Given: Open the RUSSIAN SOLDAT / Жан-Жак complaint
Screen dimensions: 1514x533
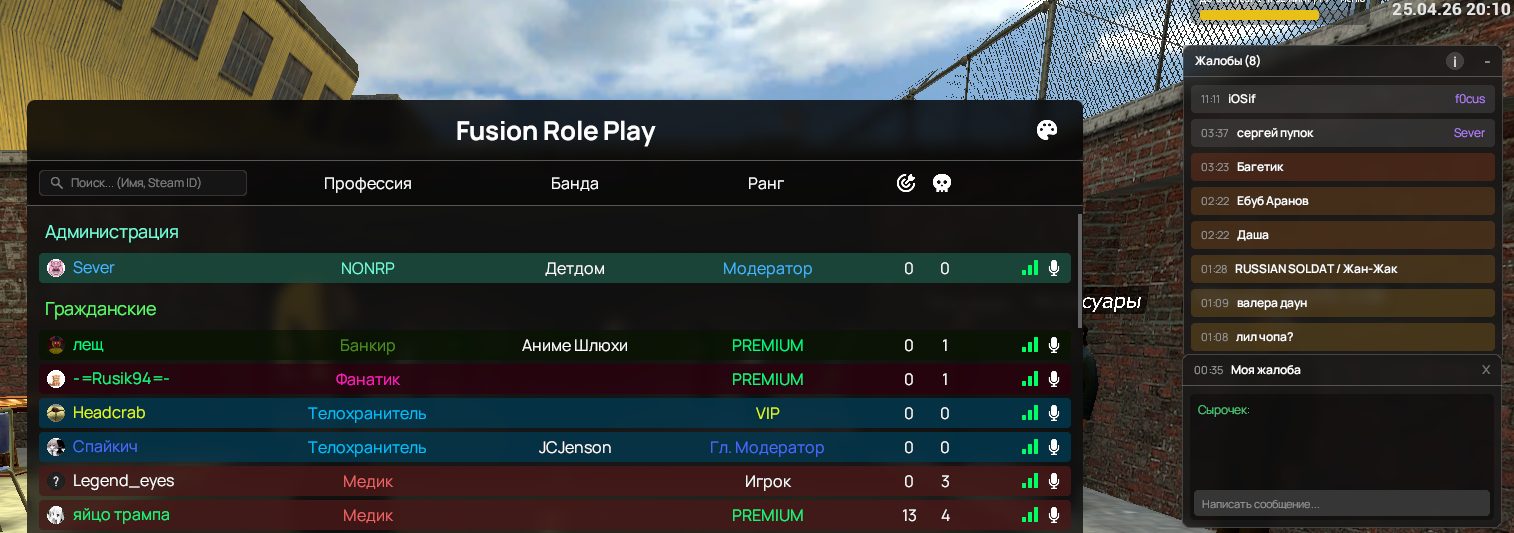Looking at the screenshot, I should [1342, 269].
